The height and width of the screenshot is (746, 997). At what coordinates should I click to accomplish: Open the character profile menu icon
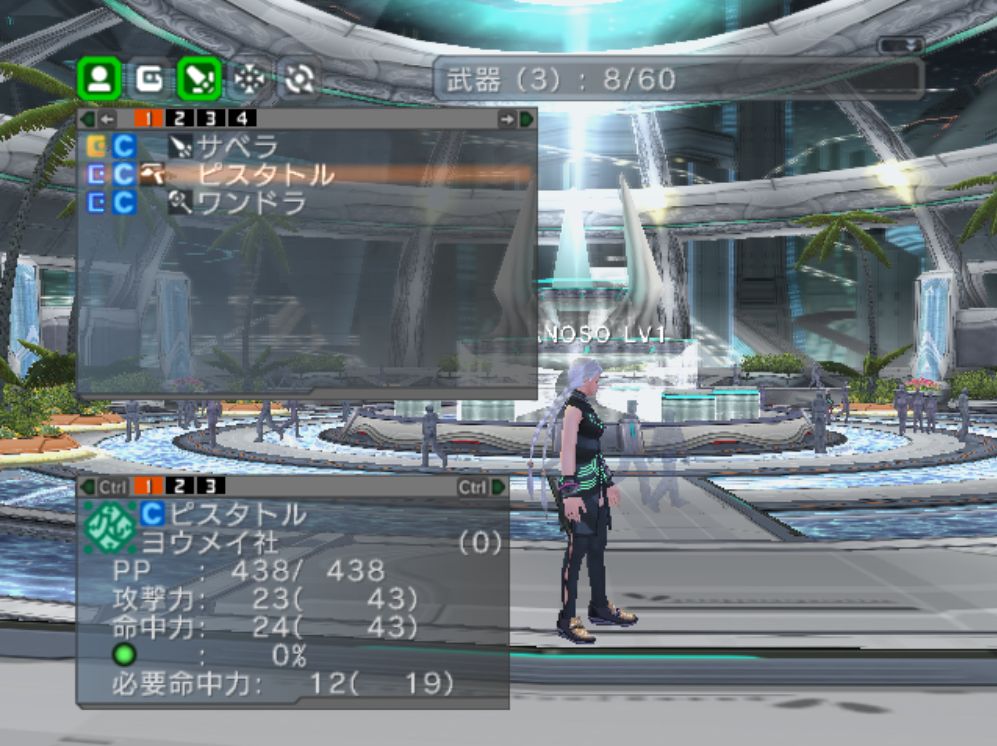click(x=99, y=79)
